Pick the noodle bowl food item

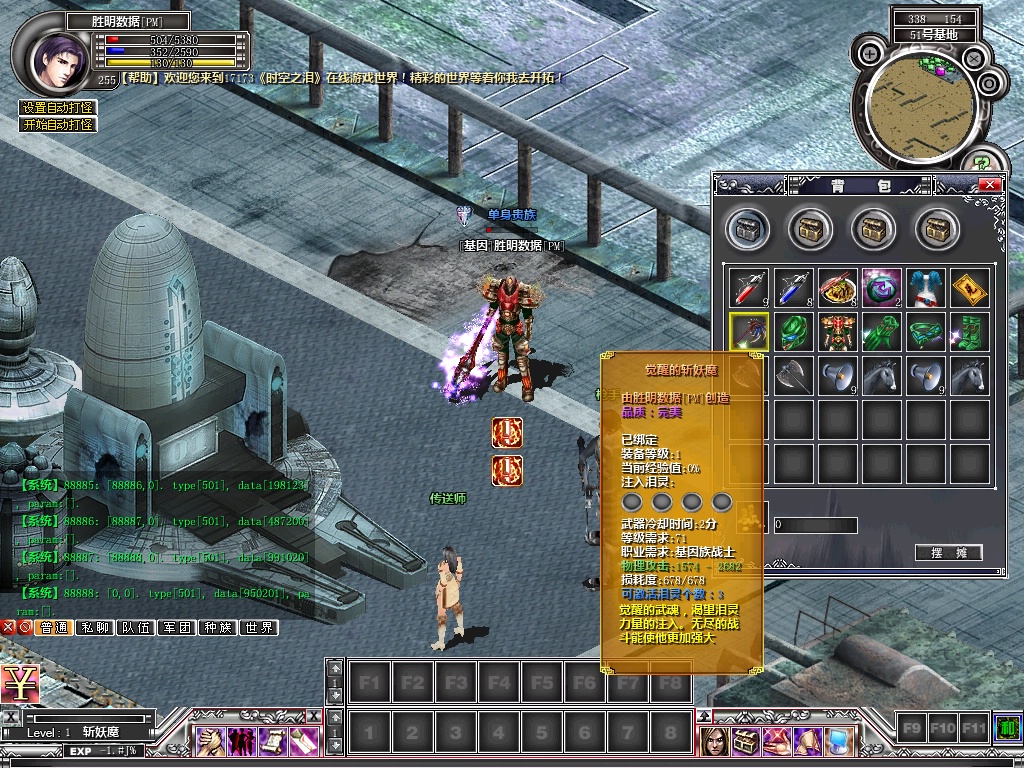coord(837,288)
